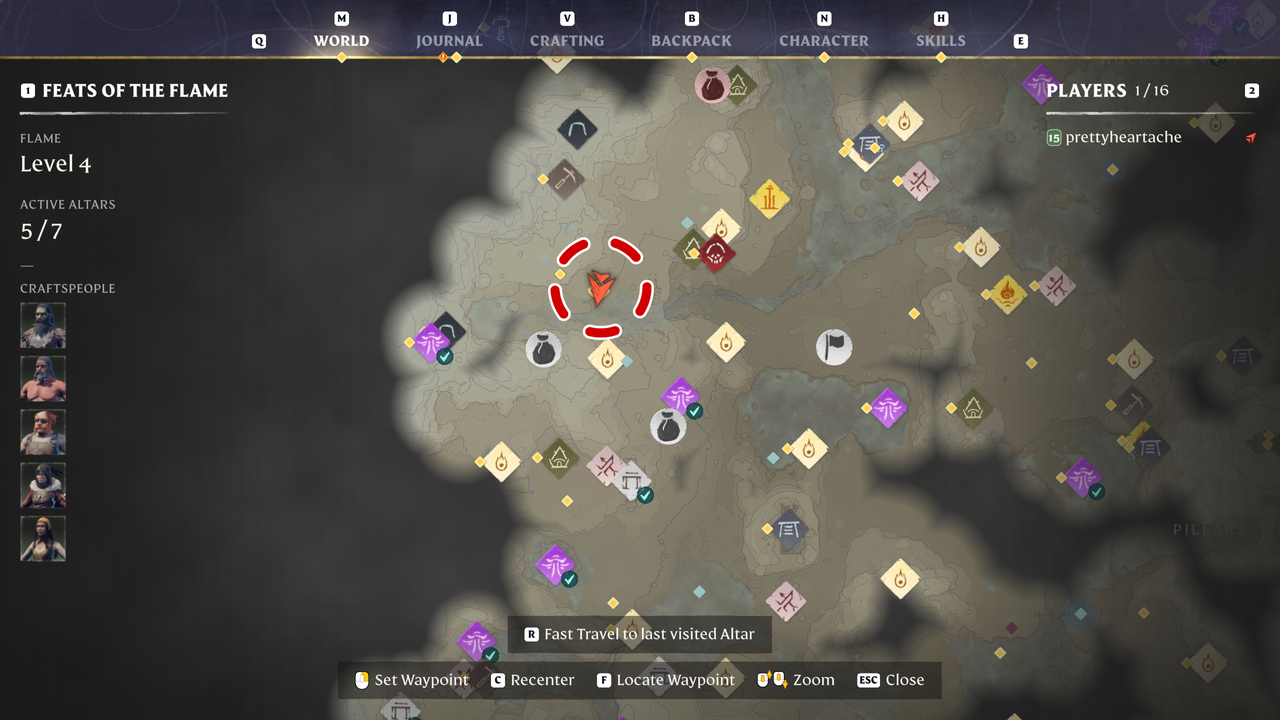
Task: Select the World tab
Action: pos(341,41)
